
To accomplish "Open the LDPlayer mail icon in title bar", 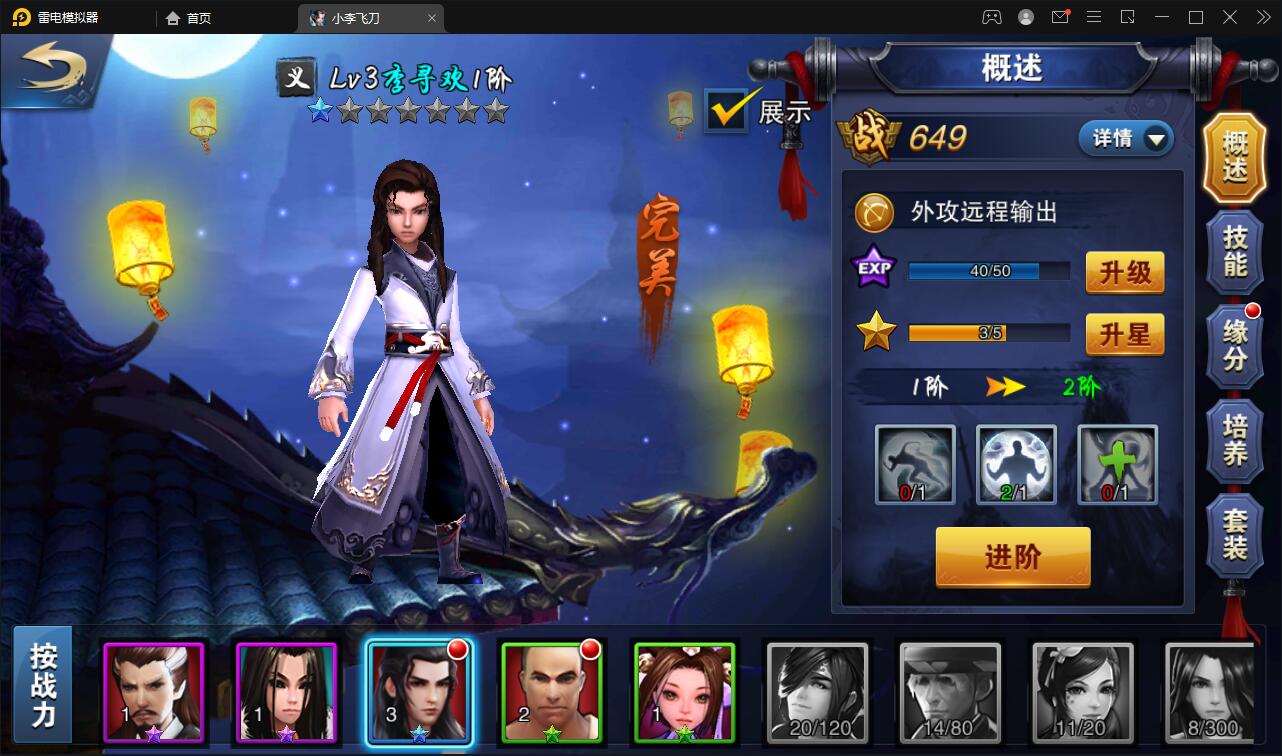I will pos(1060,17).
